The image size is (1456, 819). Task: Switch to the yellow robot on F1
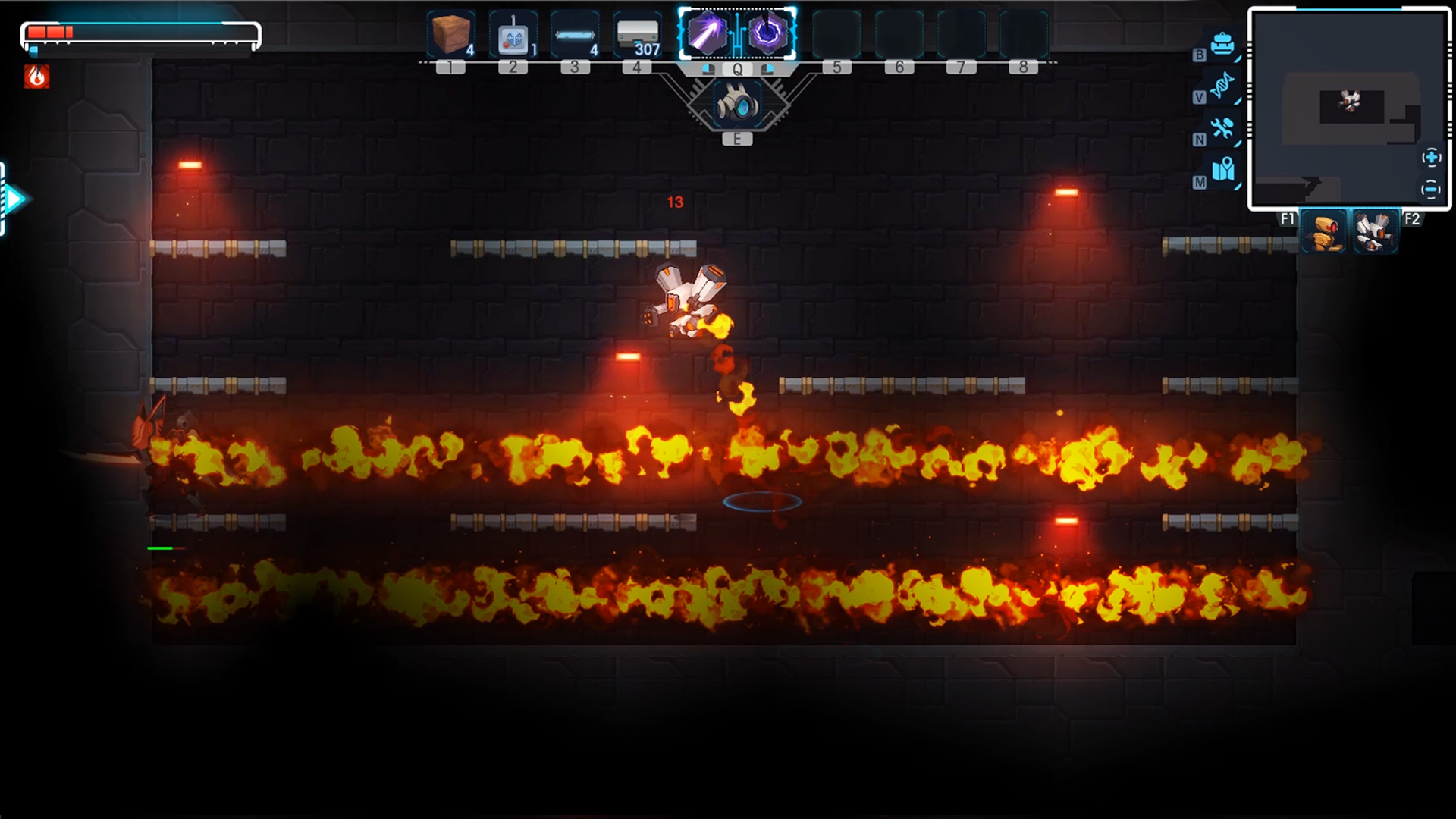[x=1323, y=231]
